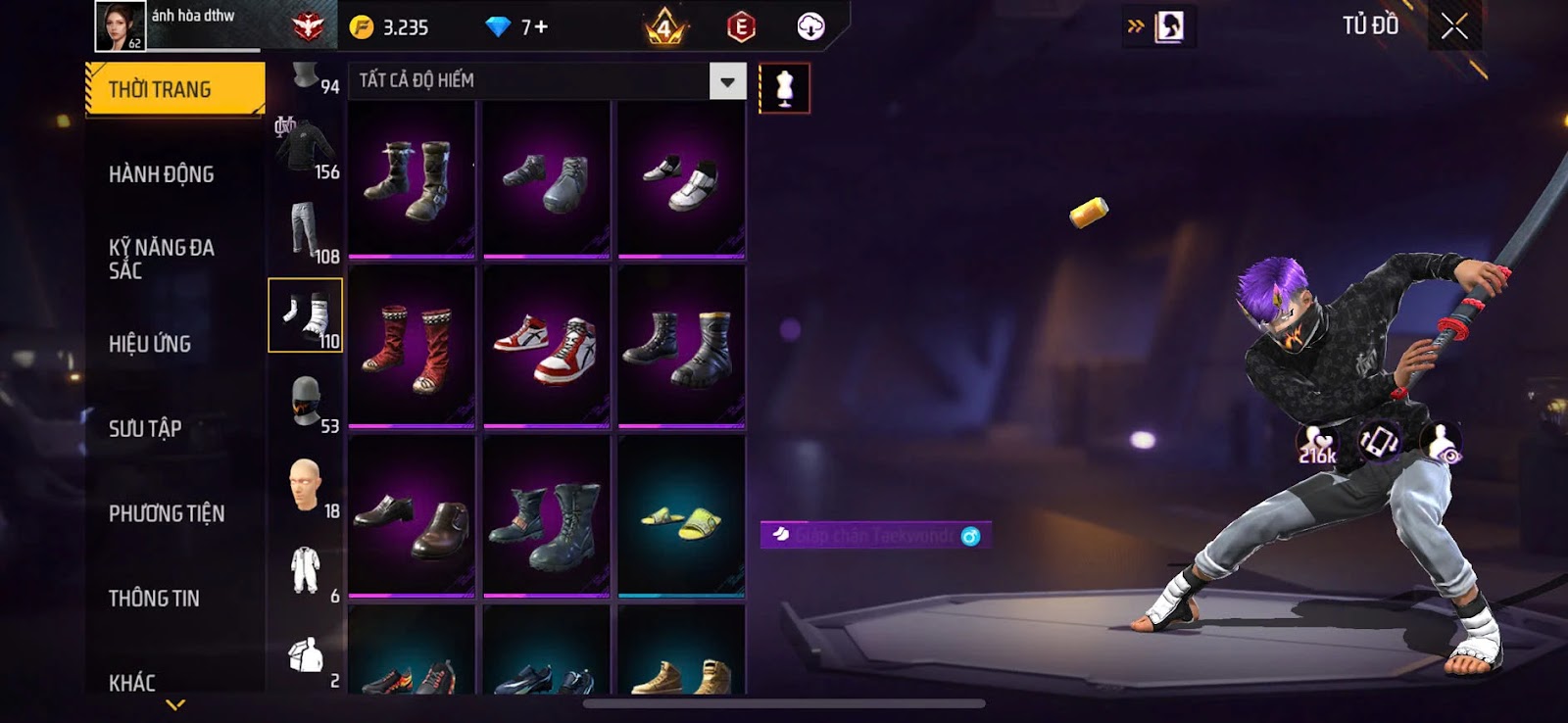The height and width of the screenshot is (723, 1568).
Task: Open the Hành Động section
Action: (162, 174)
